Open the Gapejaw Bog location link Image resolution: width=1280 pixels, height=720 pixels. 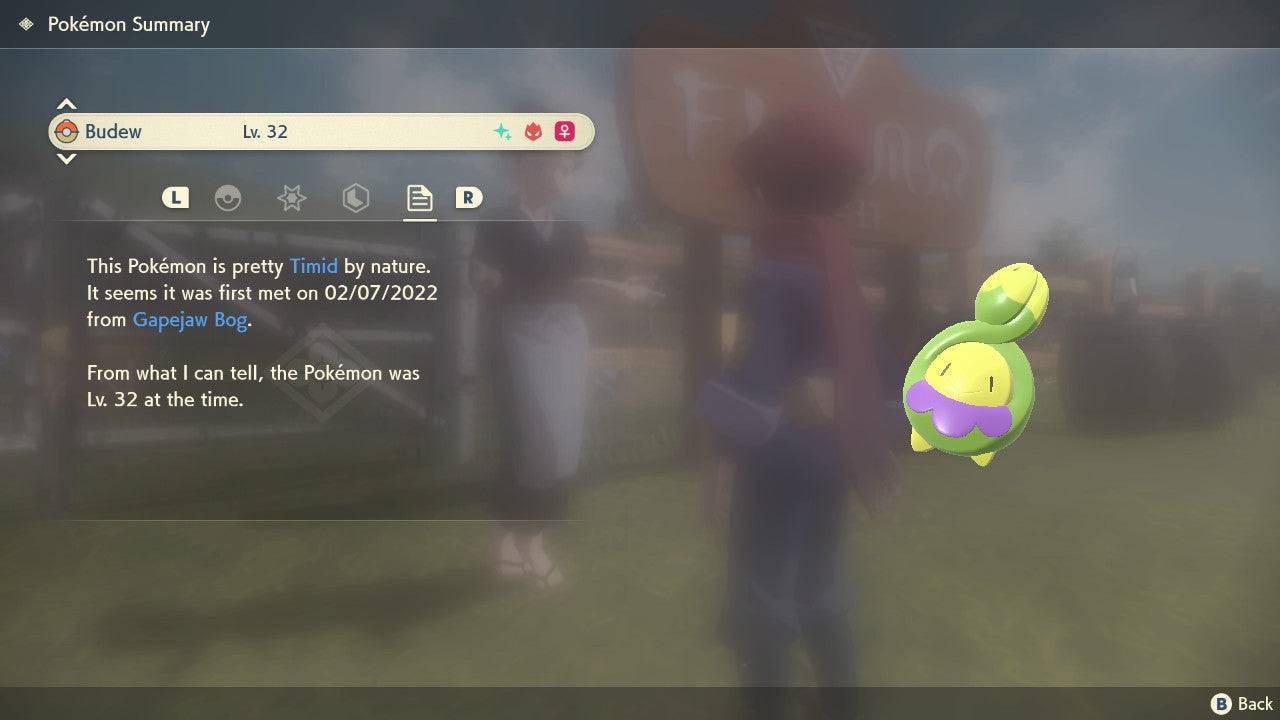189,319
